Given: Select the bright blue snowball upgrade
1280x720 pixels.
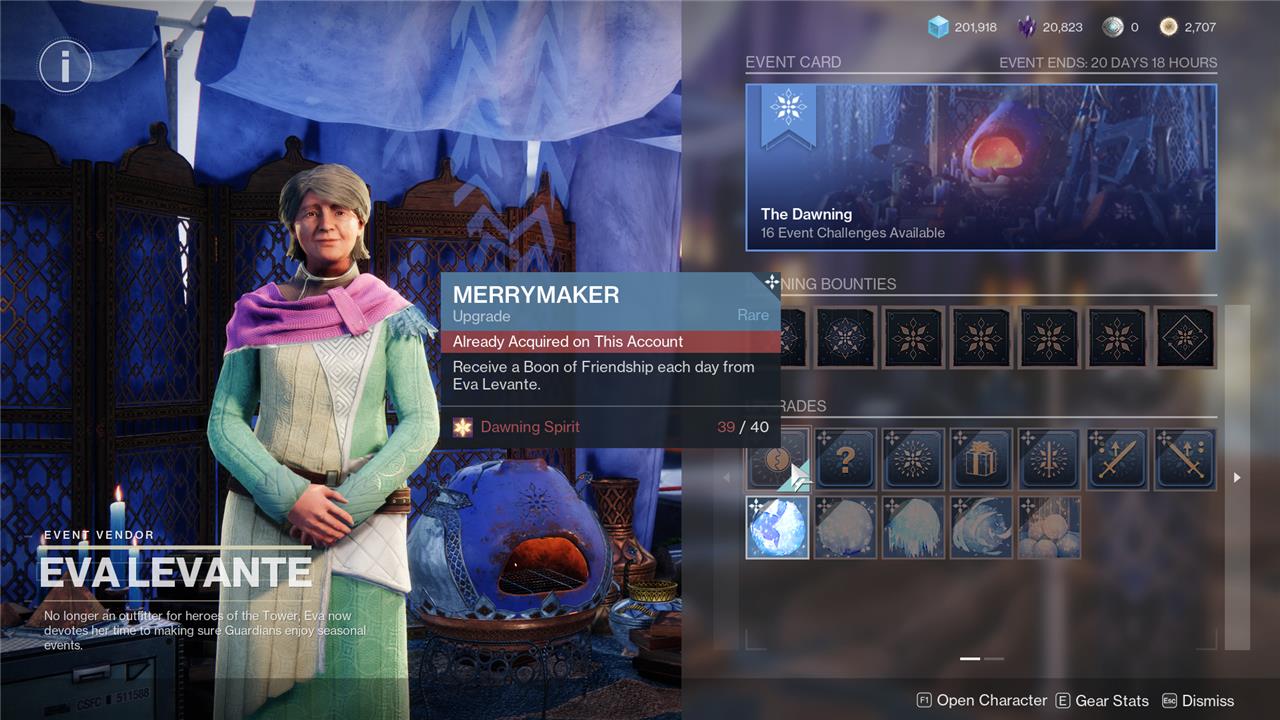Looking at the screenshot, I should coord(778,527).
